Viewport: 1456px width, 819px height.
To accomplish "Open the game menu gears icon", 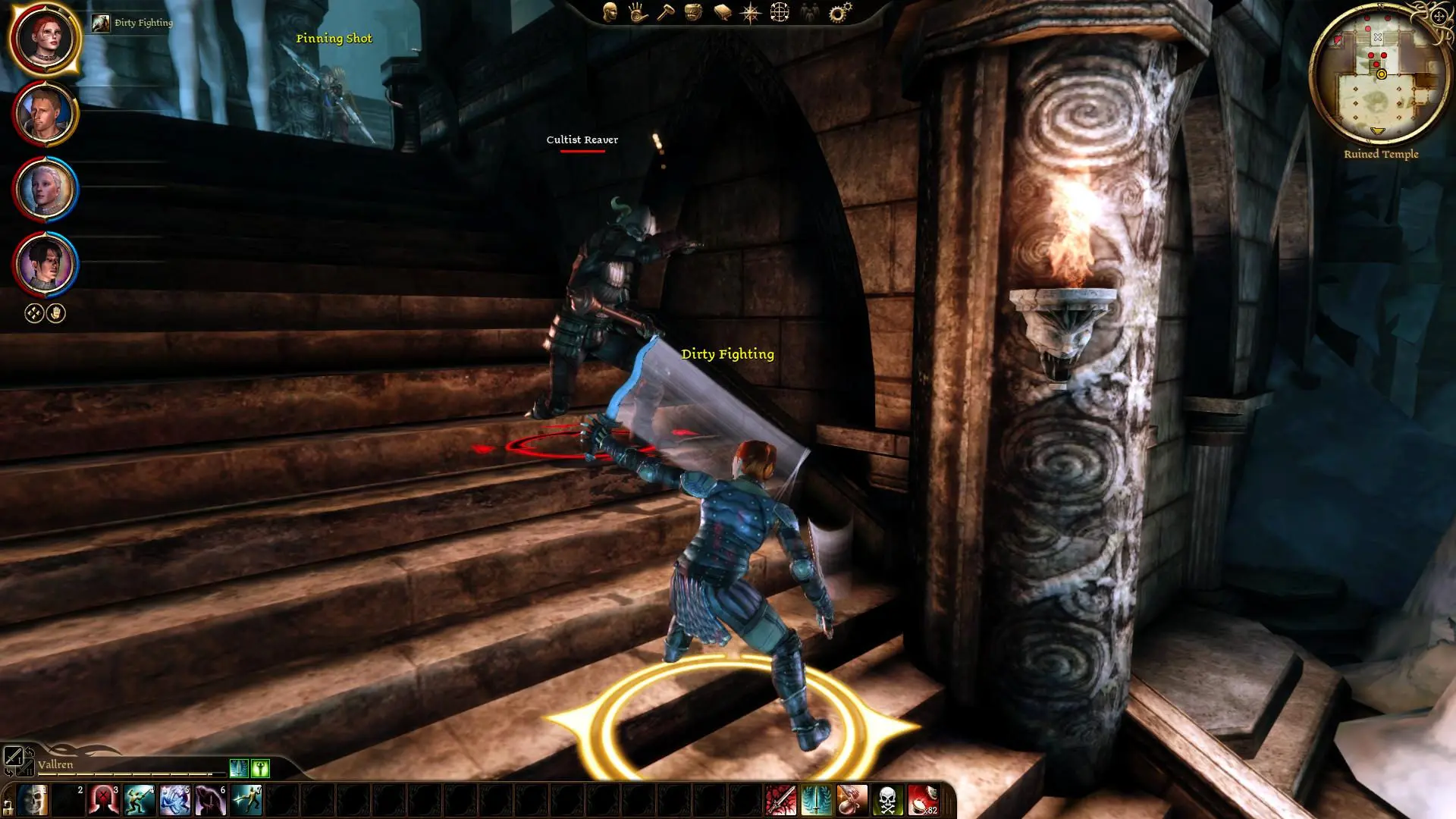I will (x=839, y=12).
